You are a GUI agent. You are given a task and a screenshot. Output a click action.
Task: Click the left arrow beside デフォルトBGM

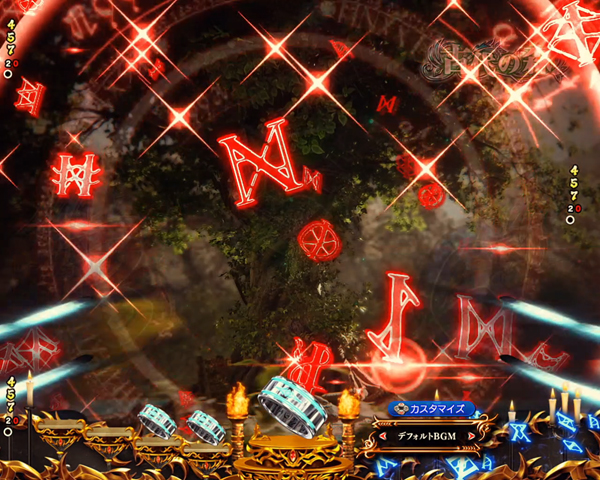[x=382, y=435]
